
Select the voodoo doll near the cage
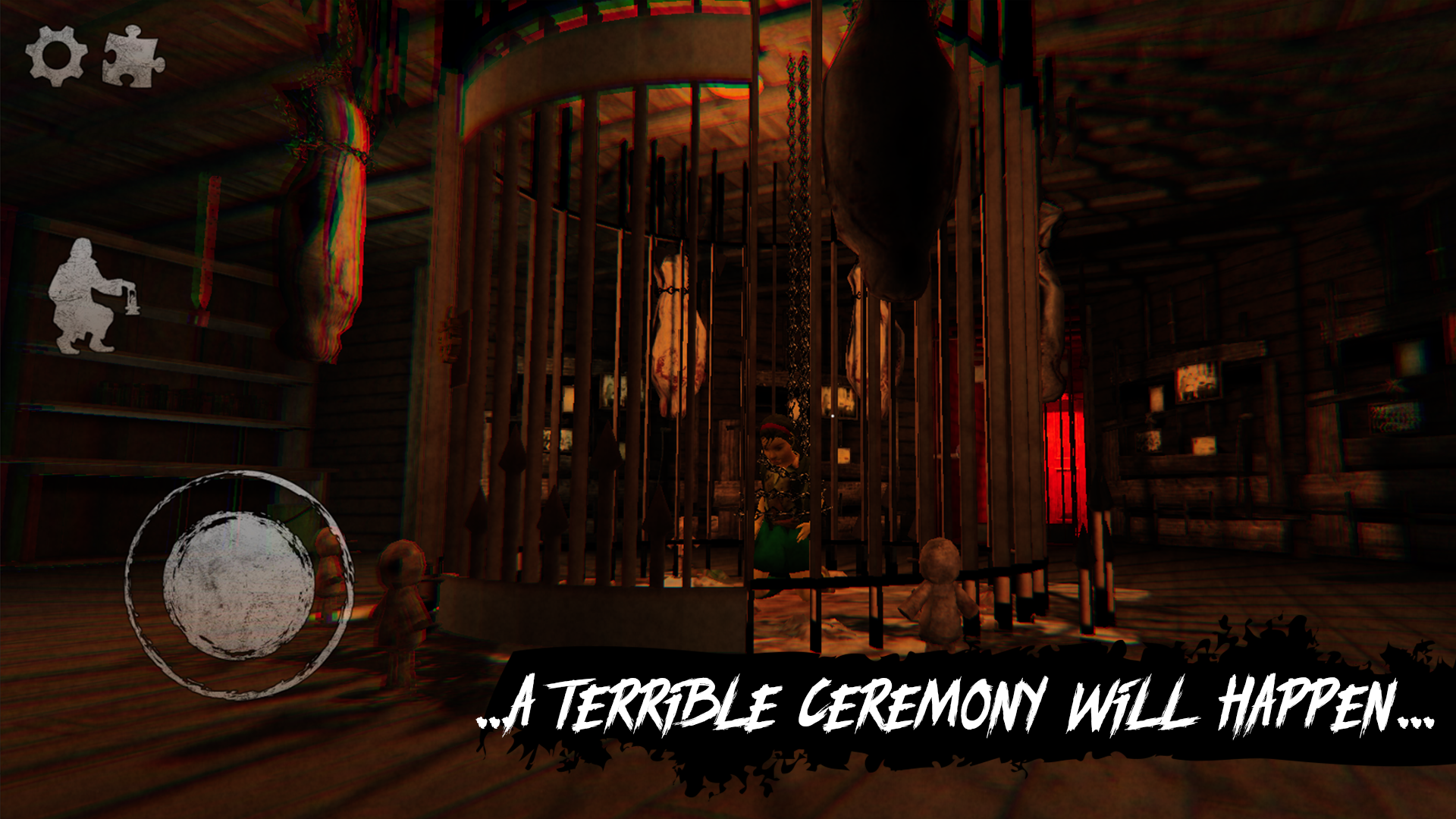pyautogui.click(x=940, y=599)
